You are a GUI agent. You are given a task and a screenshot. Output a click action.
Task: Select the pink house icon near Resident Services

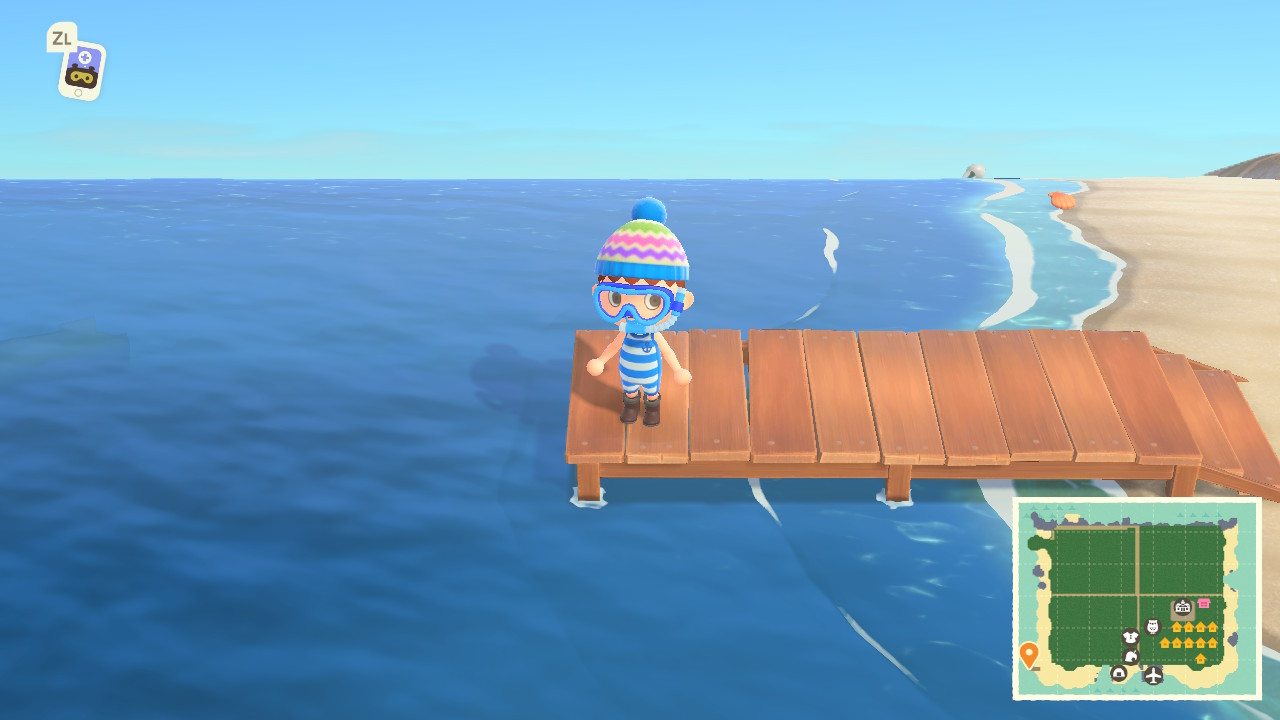[1204, 603]
